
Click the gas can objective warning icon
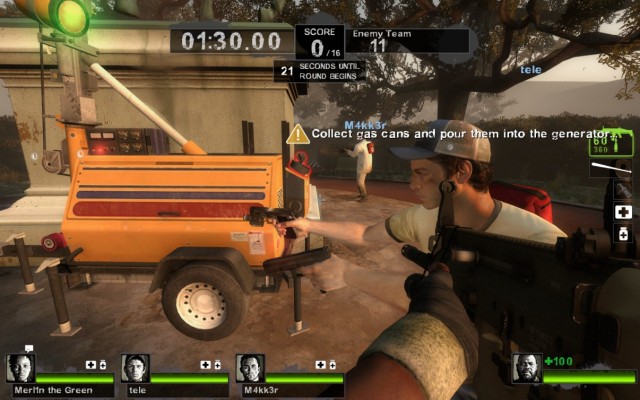coord(297,133)
